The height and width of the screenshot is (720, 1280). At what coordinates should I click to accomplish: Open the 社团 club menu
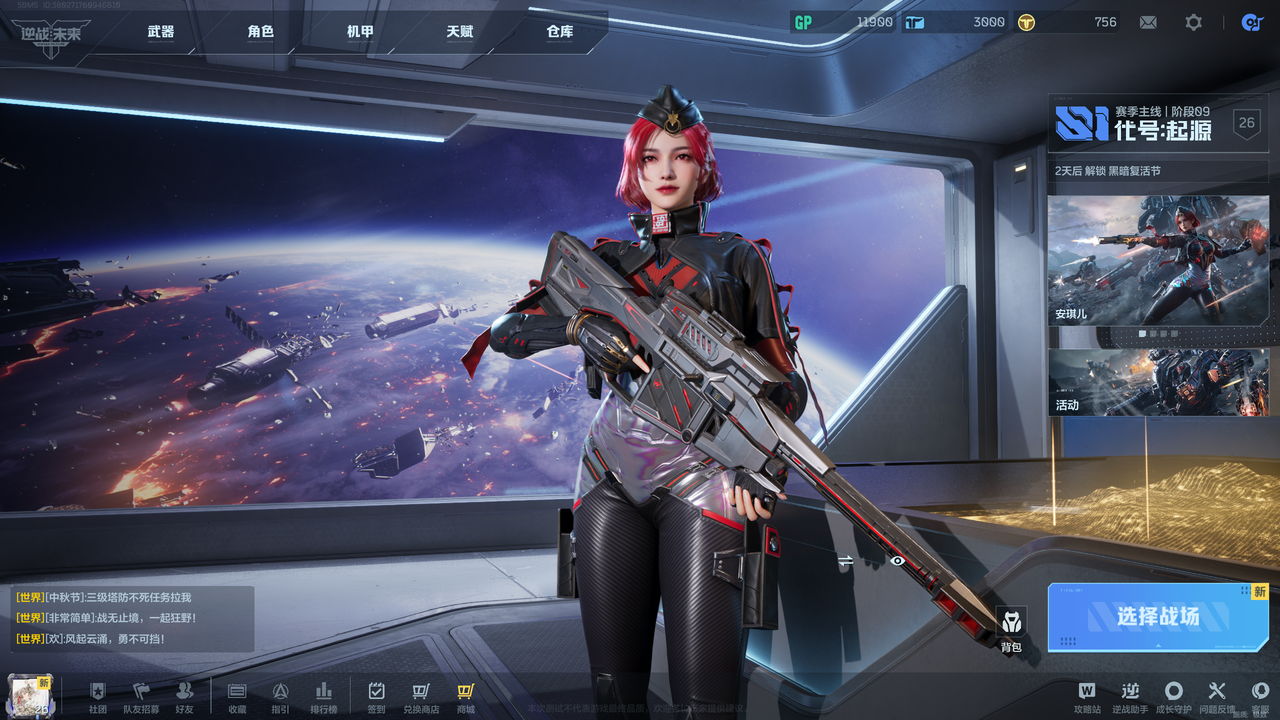click(97, 696)
